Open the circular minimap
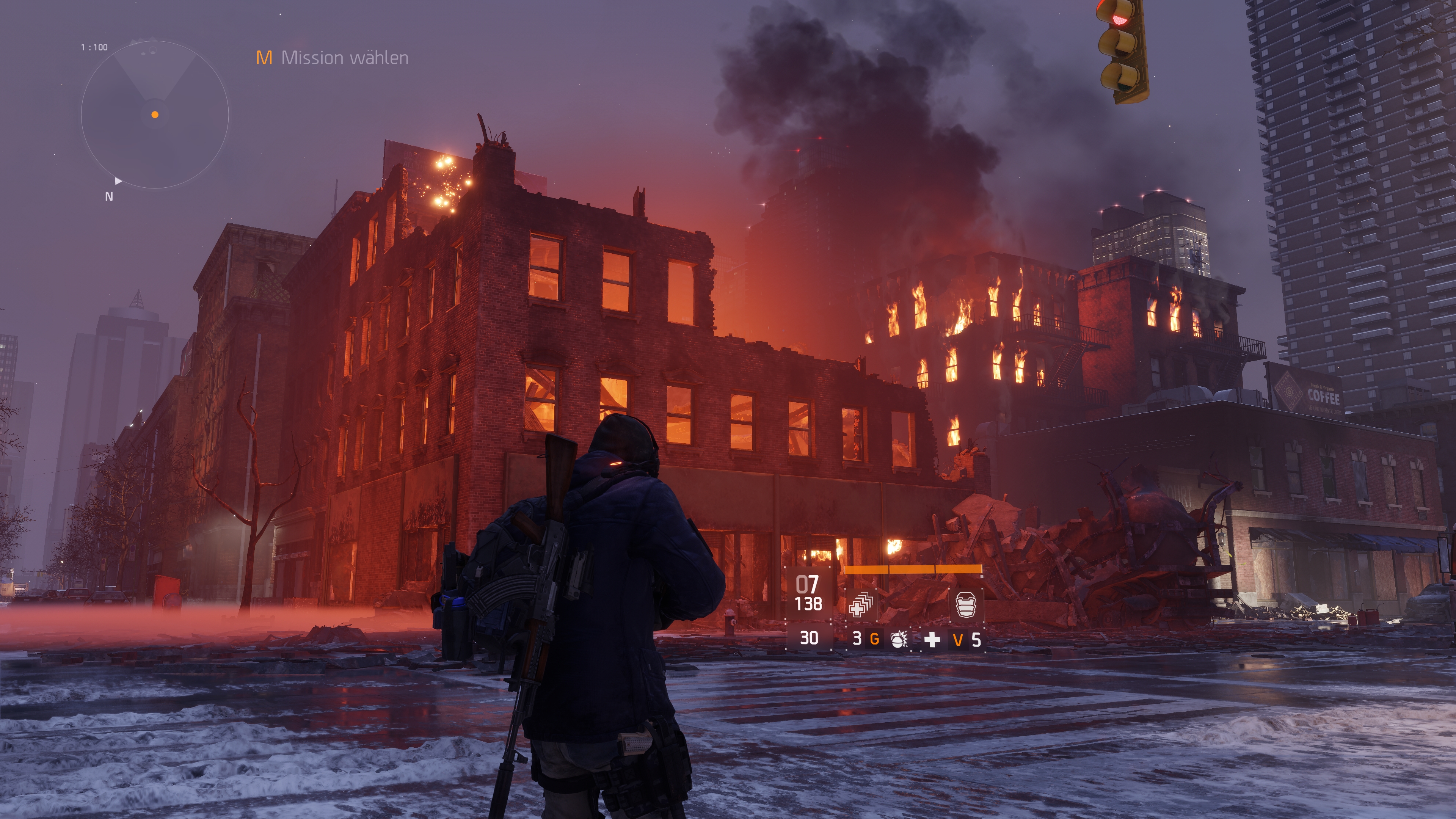Viewport: 1456px width, 819px height. pos(154,115)
